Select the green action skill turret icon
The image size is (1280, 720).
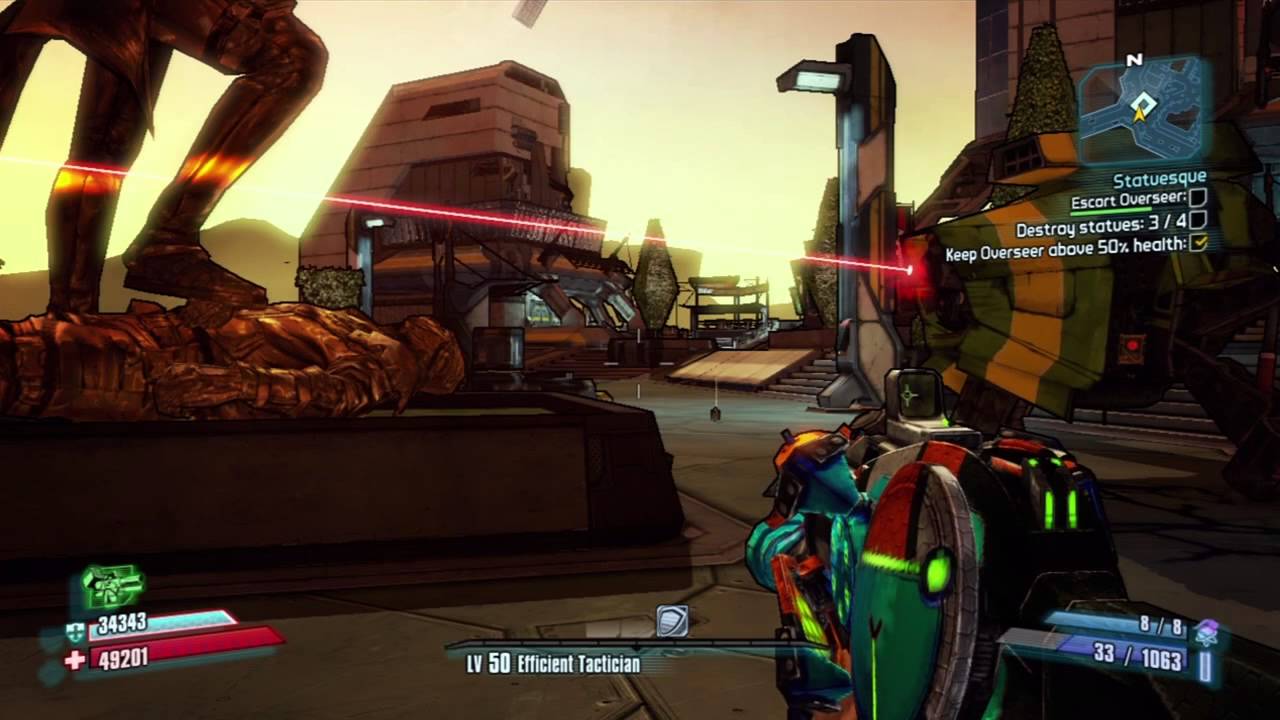pos(111,587)
